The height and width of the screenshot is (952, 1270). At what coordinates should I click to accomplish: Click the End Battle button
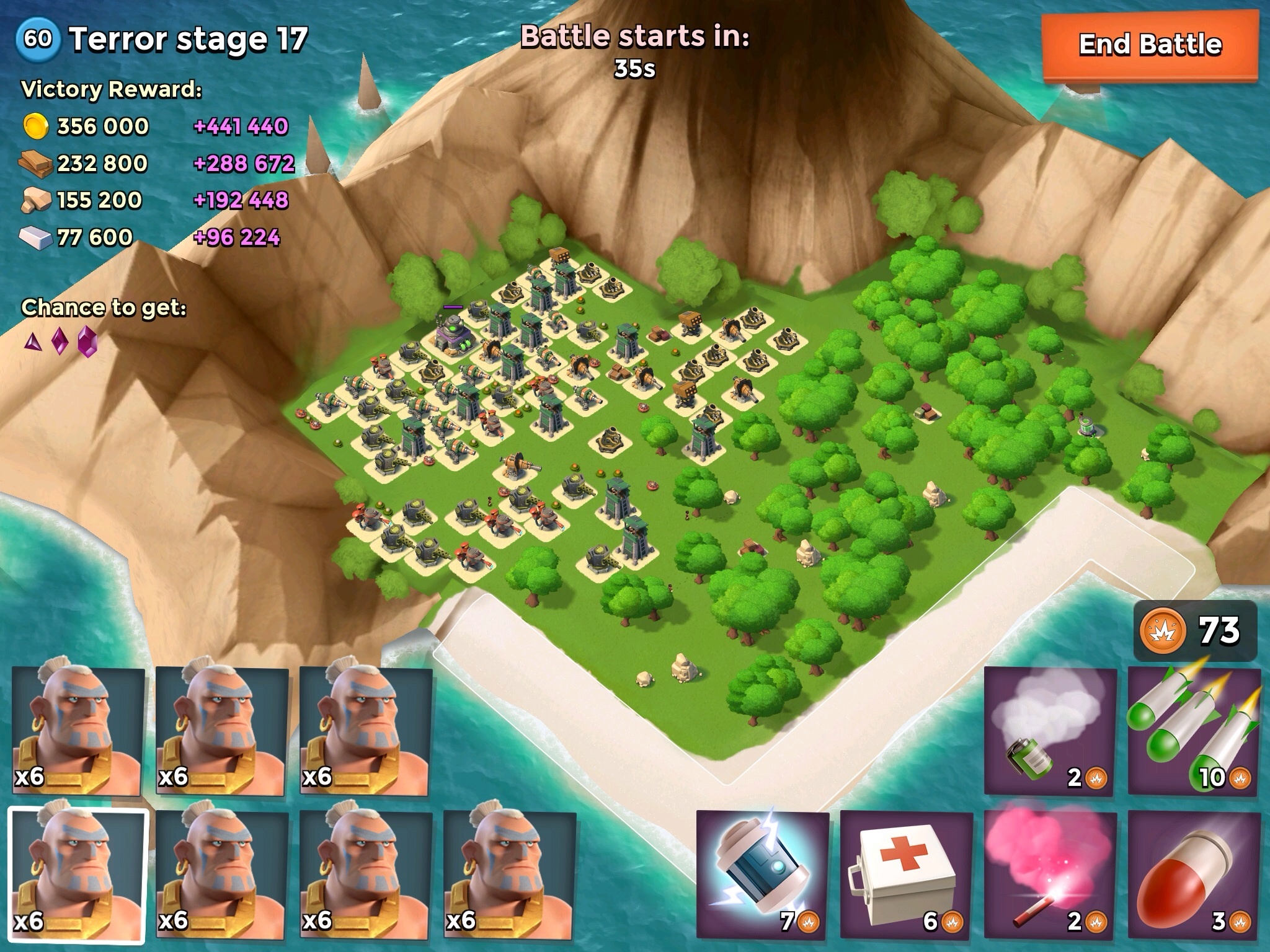[x=1149, y=45]
